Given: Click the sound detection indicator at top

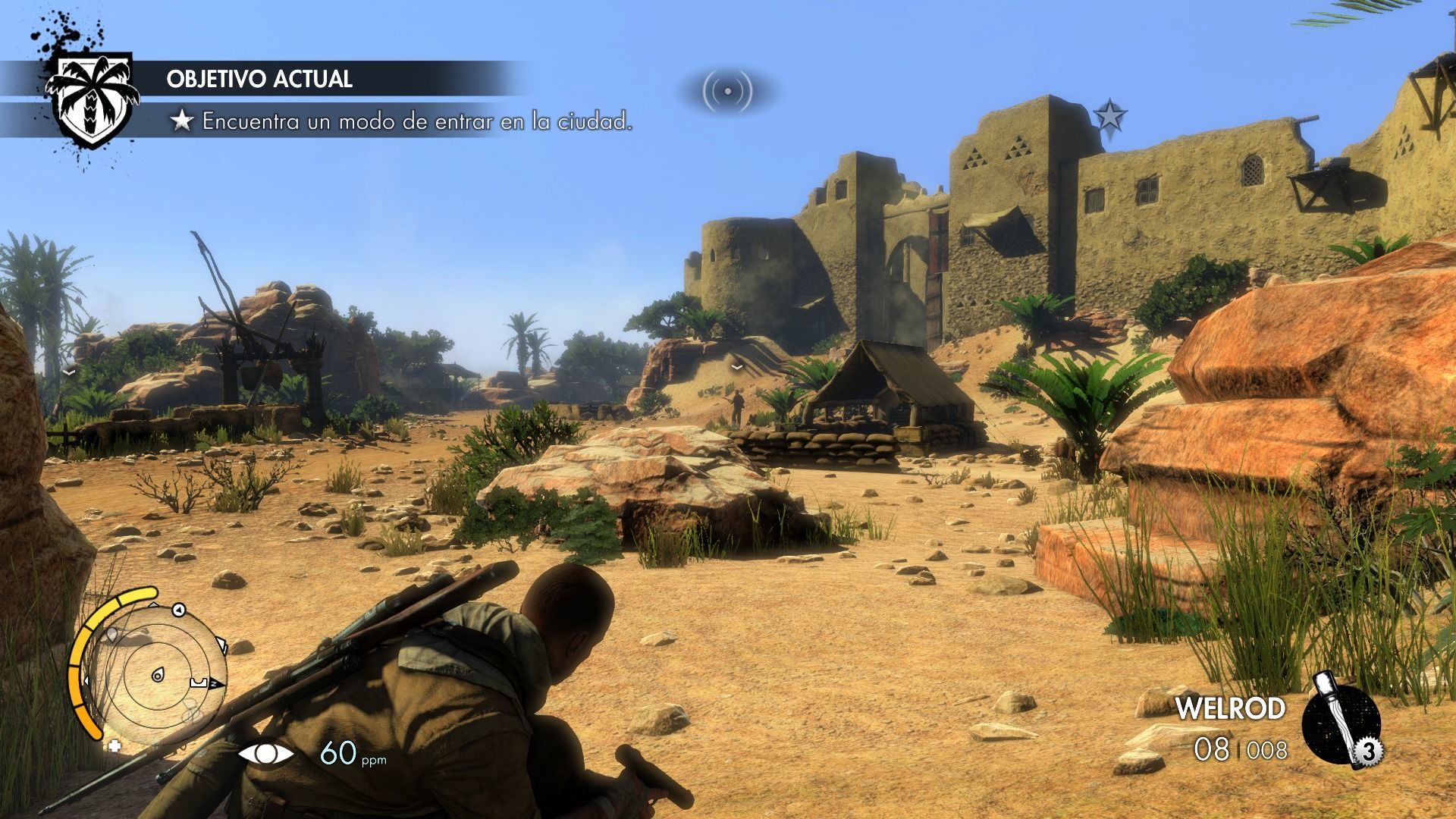Looking at the screenshot, I should 727,91.
